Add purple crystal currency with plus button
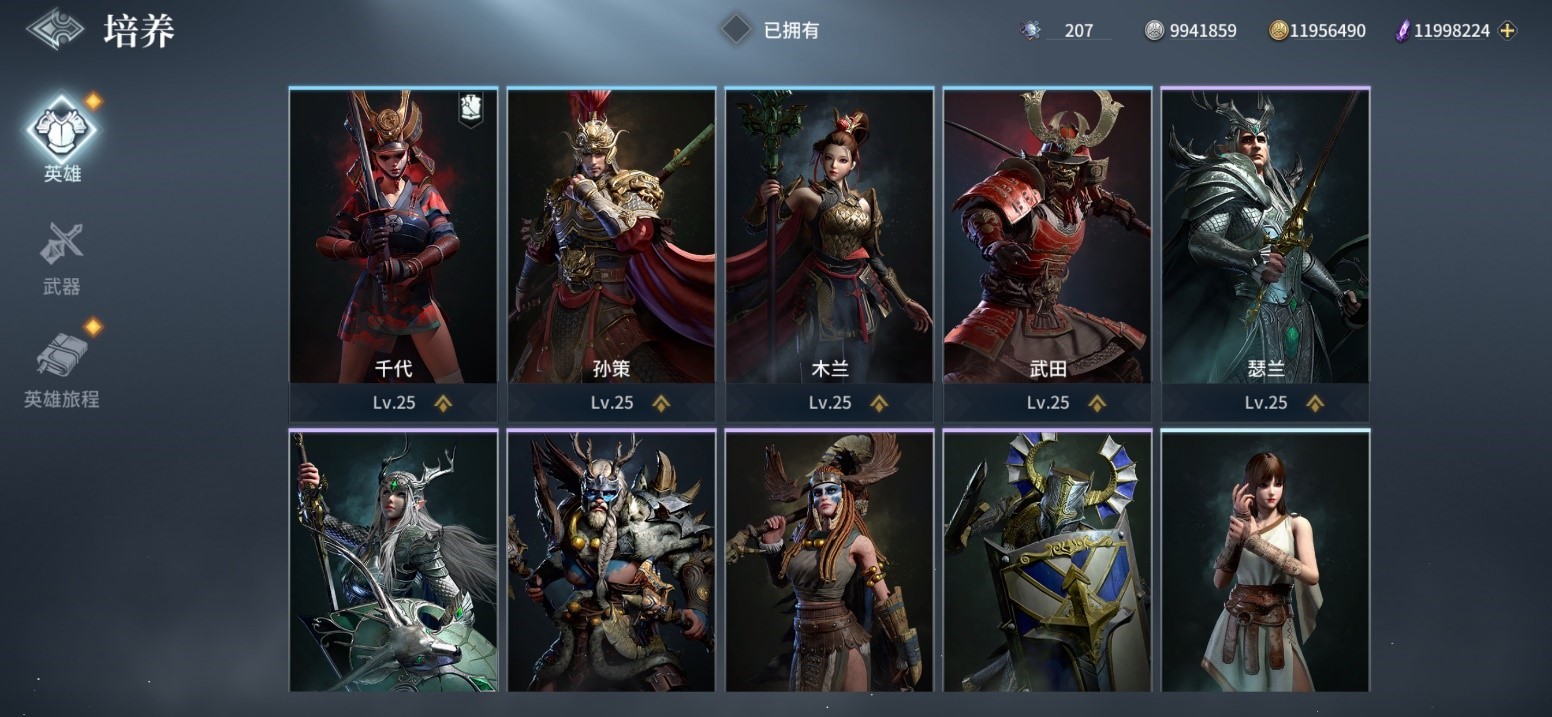The height and width of the screenshot is (717, 1552). coord(1508,31)
